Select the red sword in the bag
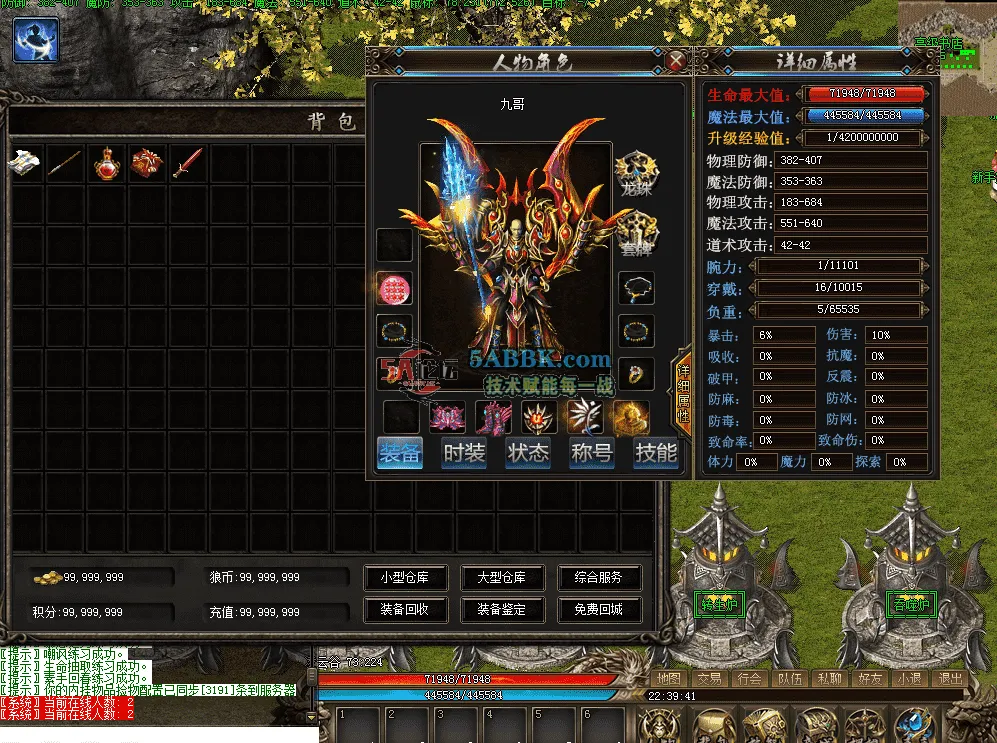The width and height of the screenshot is (997, 743). 187,164
